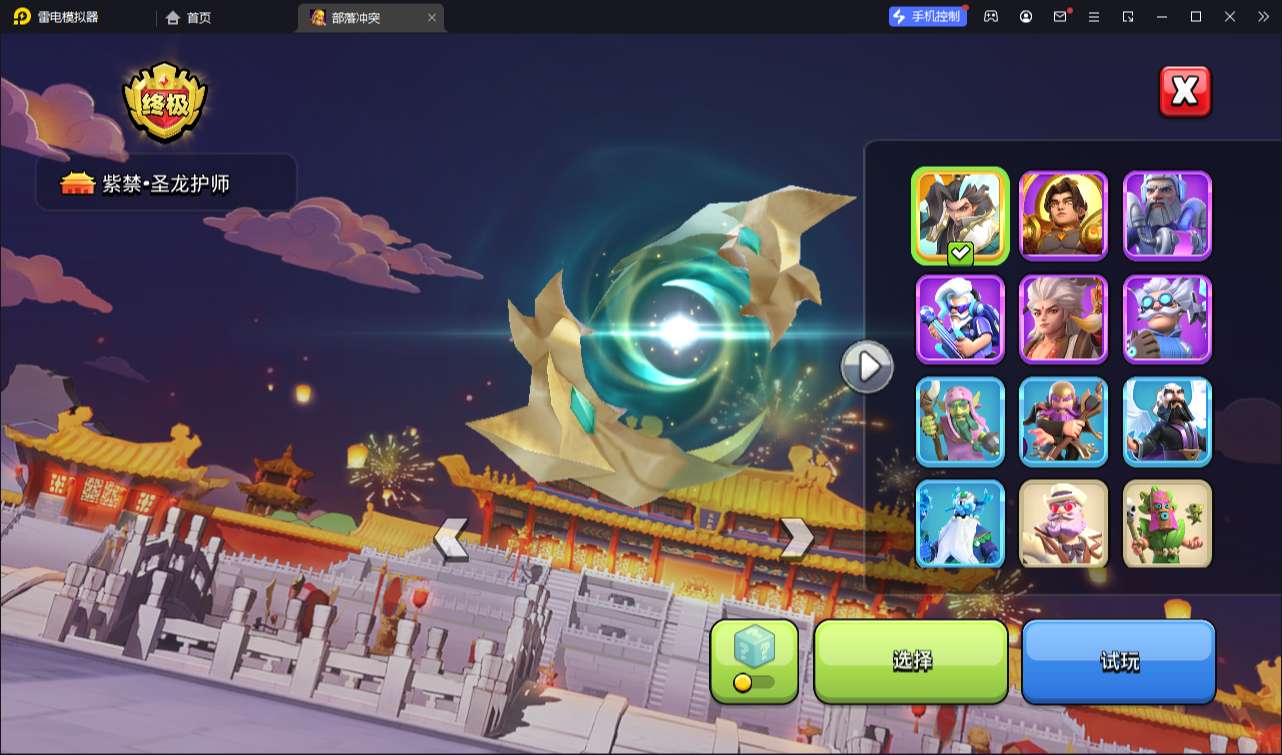Close the skin selection screen
Screen dimensions: 1282x755
1184,92
